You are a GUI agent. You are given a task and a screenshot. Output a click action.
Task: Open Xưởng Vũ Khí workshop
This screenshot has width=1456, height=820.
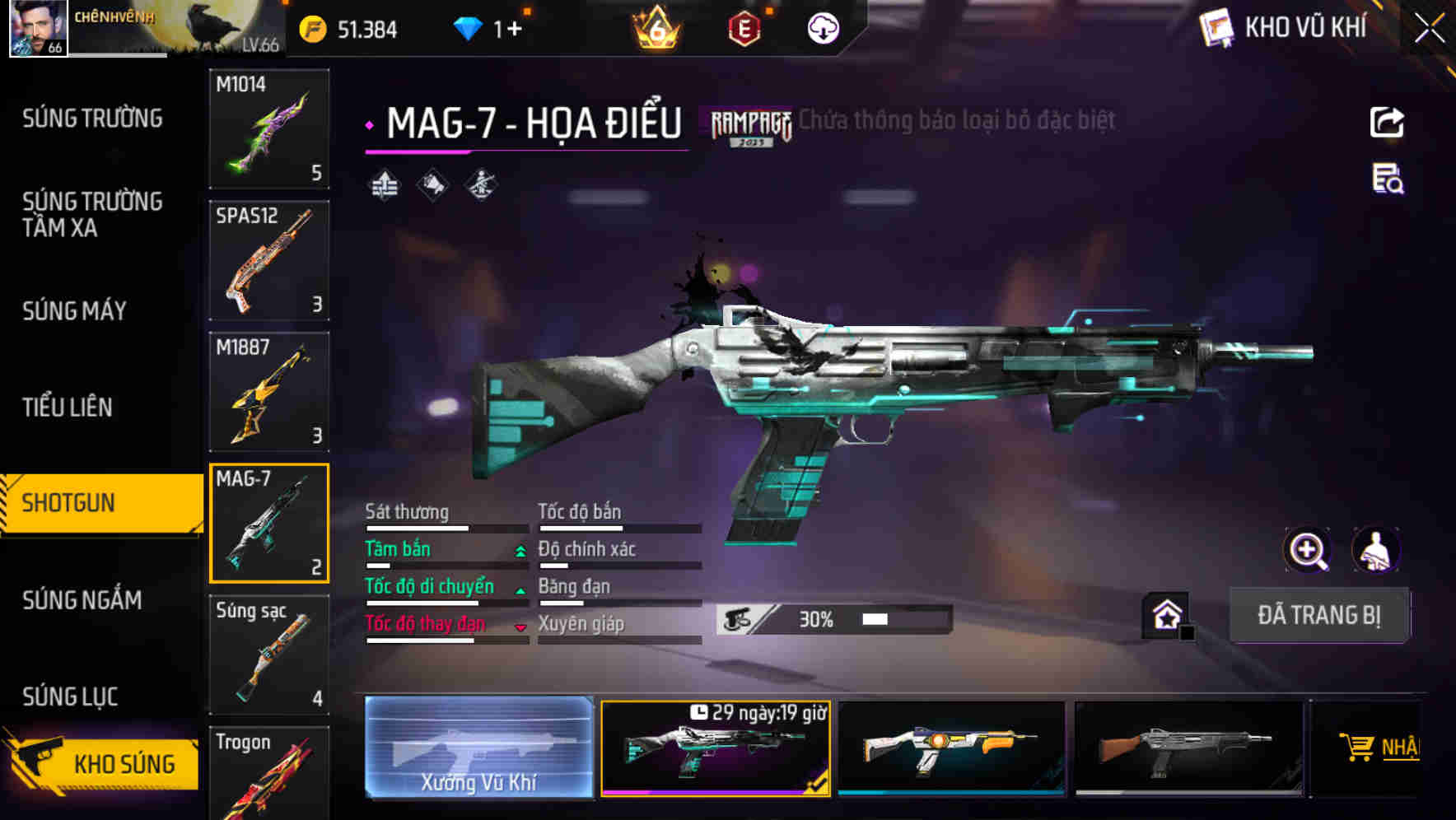click(479, 749)
